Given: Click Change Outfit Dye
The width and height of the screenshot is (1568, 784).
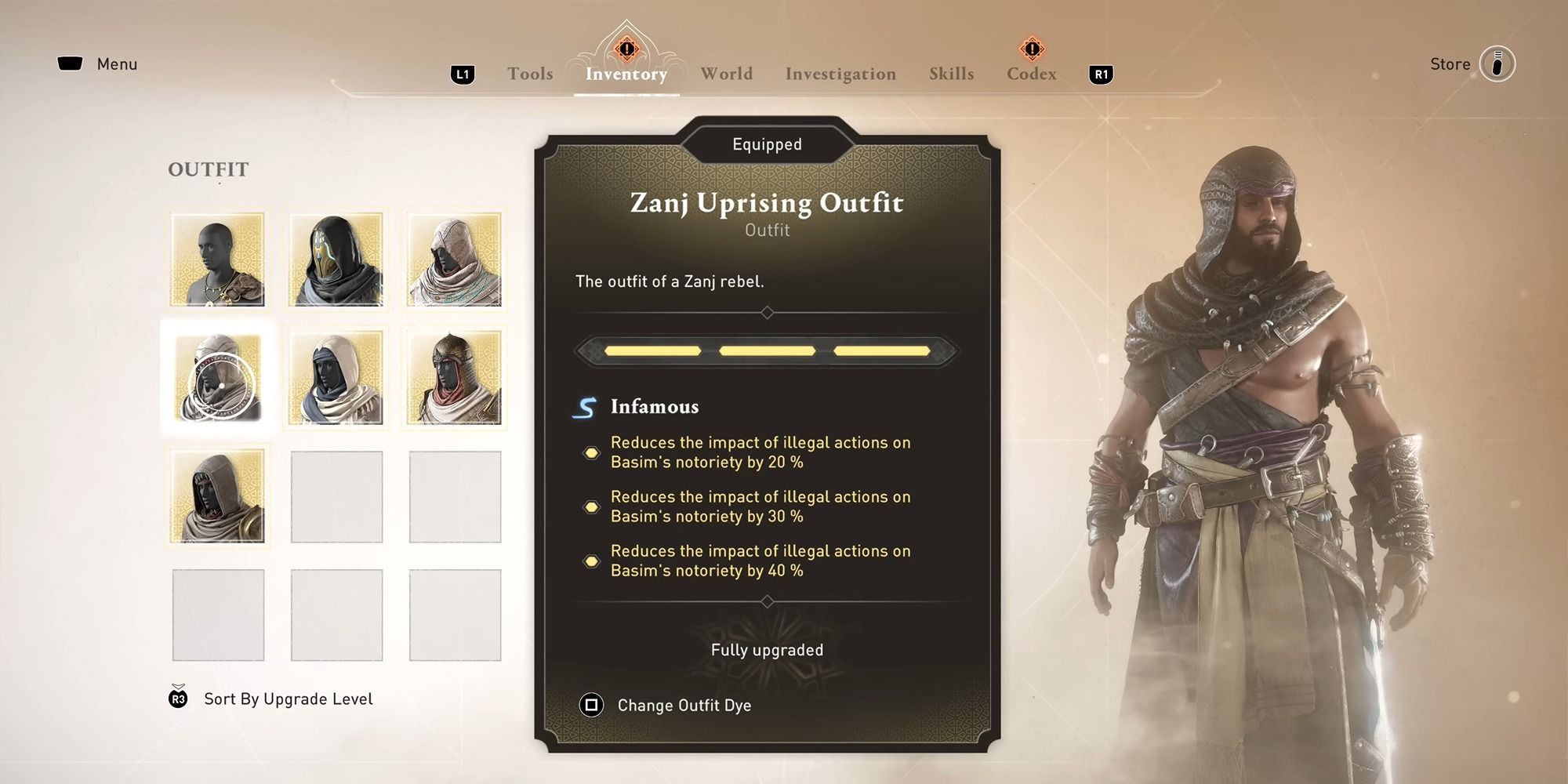Looking at the screenshot, I should coord(684,705).
